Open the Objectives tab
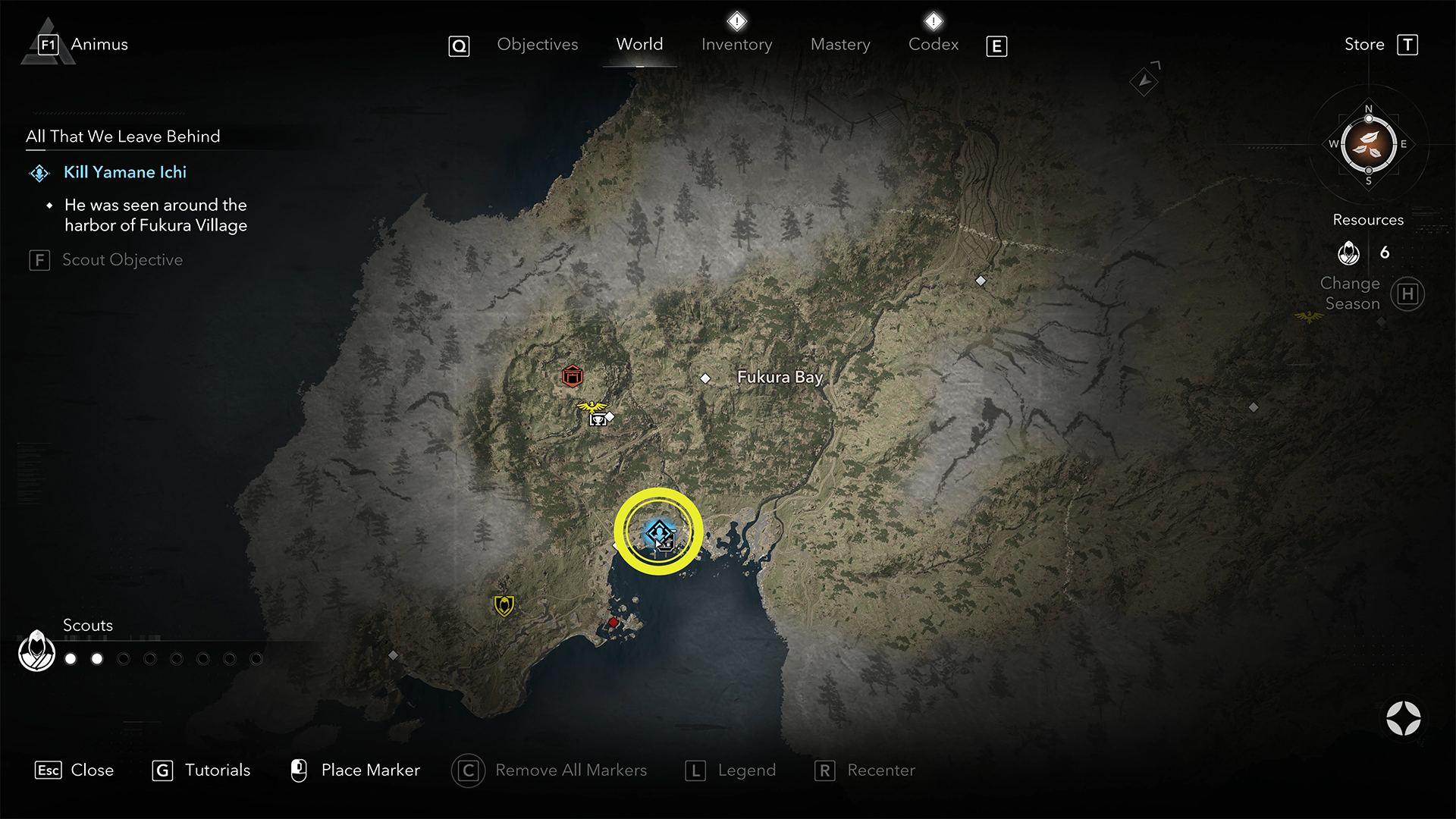1456x819 pixels. pos(537,45)
